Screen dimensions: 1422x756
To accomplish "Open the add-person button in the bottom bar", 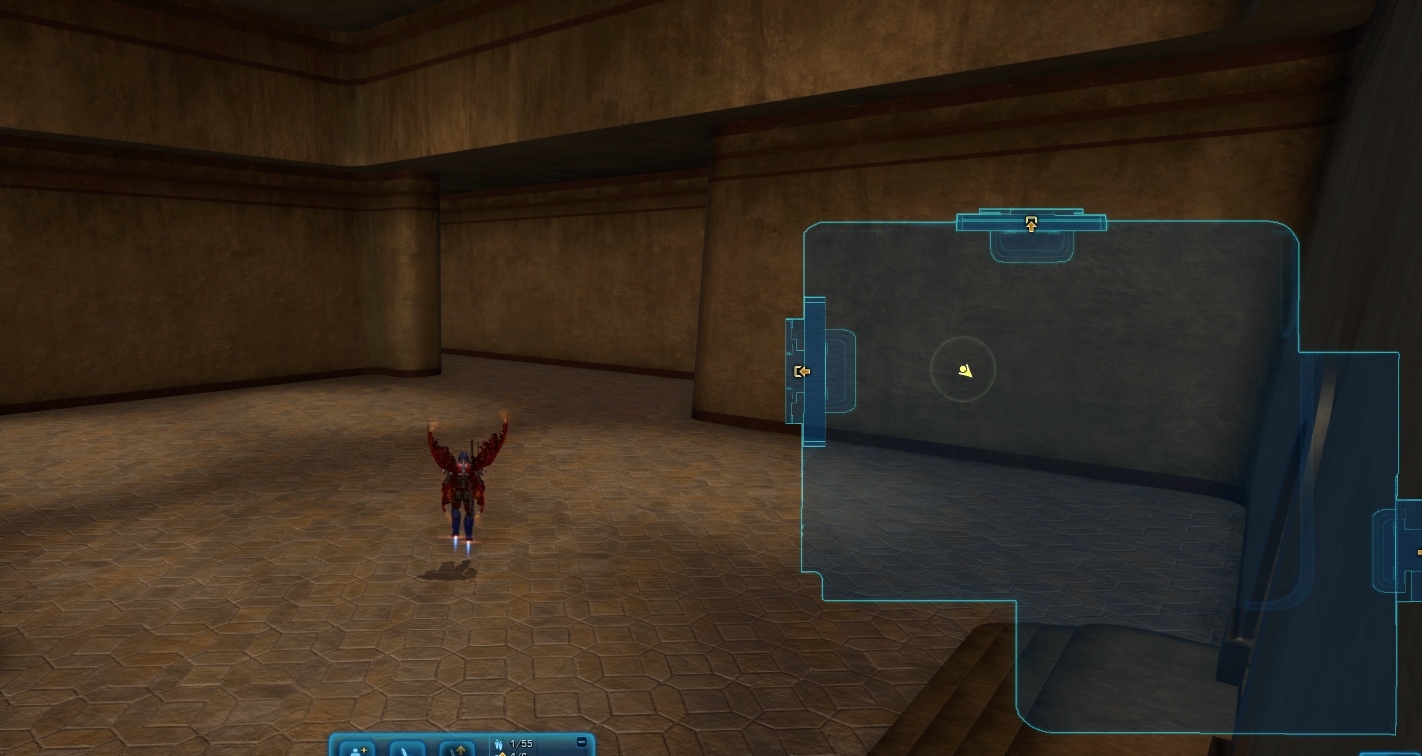I will (x=358, y=749).
